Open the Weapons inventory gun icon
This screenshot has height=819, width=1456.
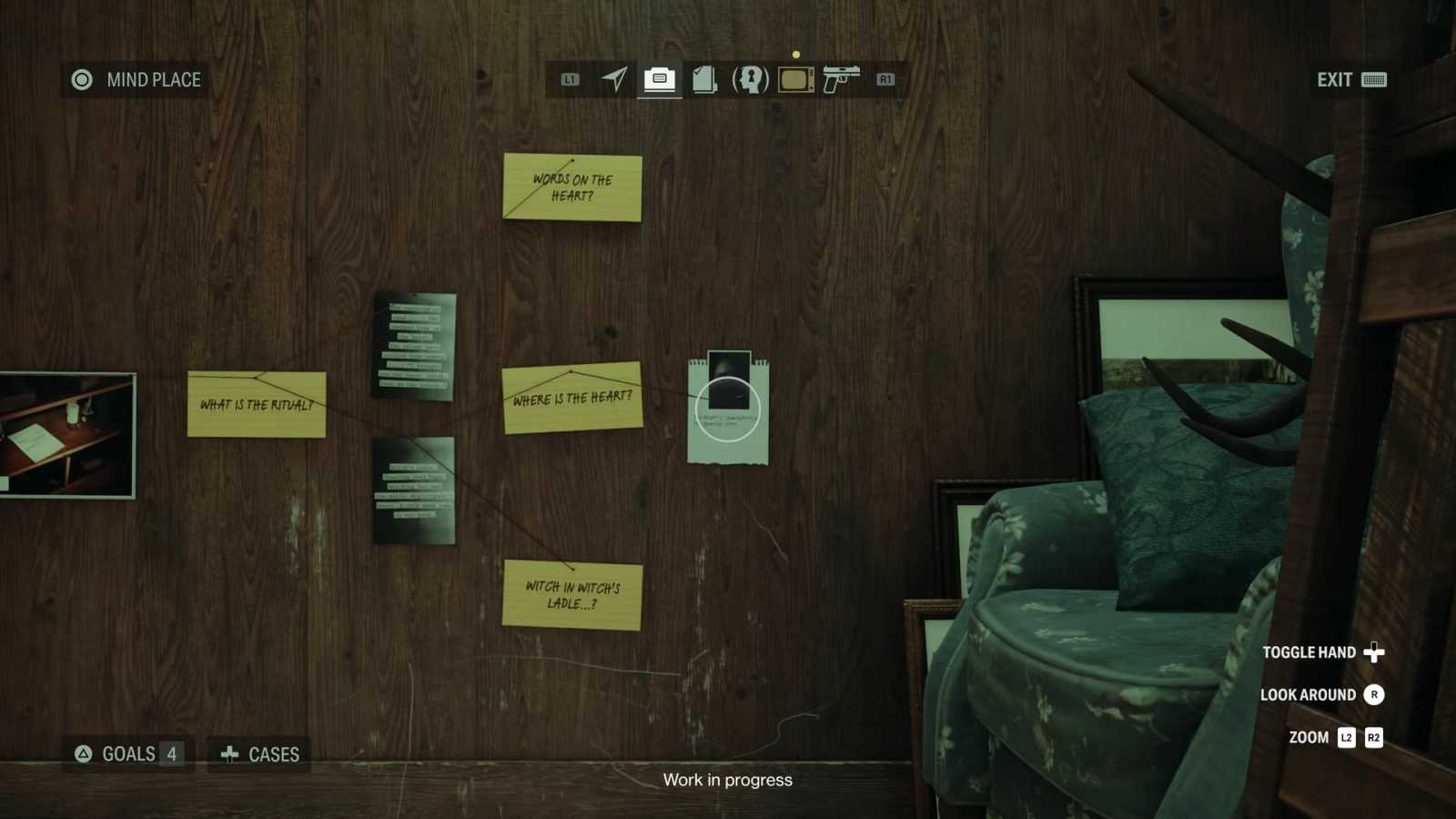coord(842,79)
